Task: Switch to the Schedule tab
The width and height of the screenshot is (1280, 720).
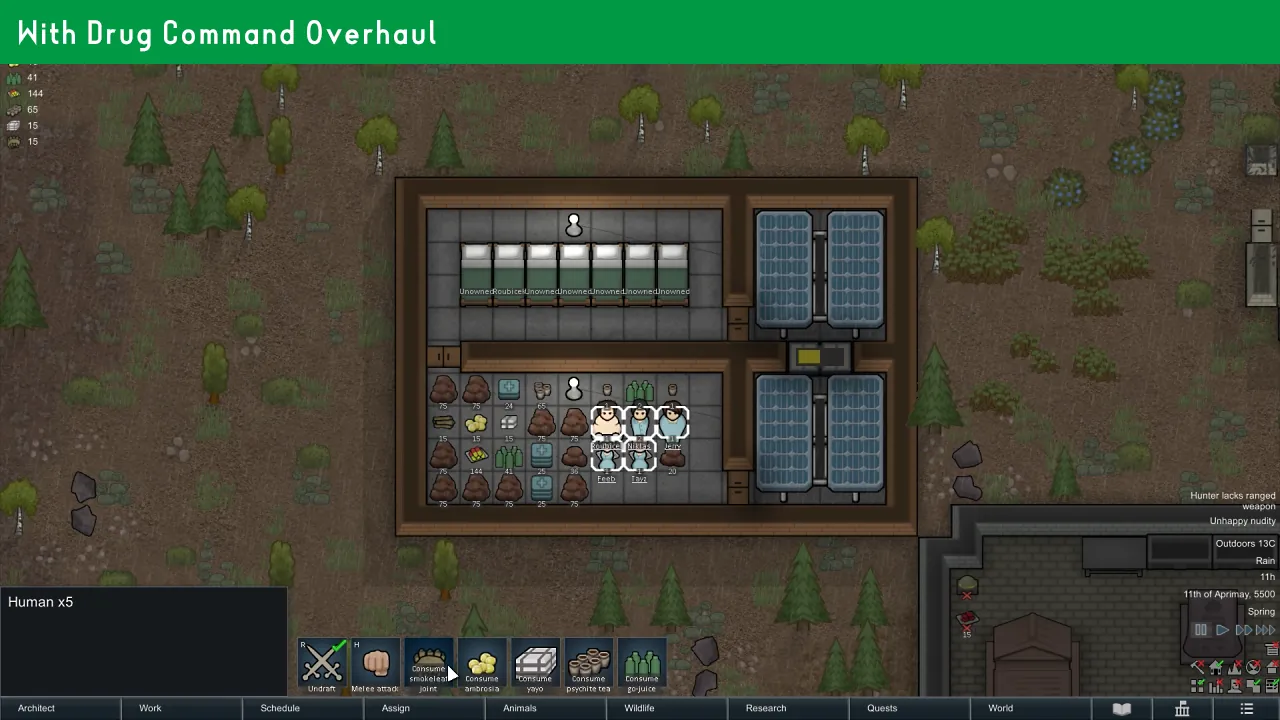Action: click(280, 708)
